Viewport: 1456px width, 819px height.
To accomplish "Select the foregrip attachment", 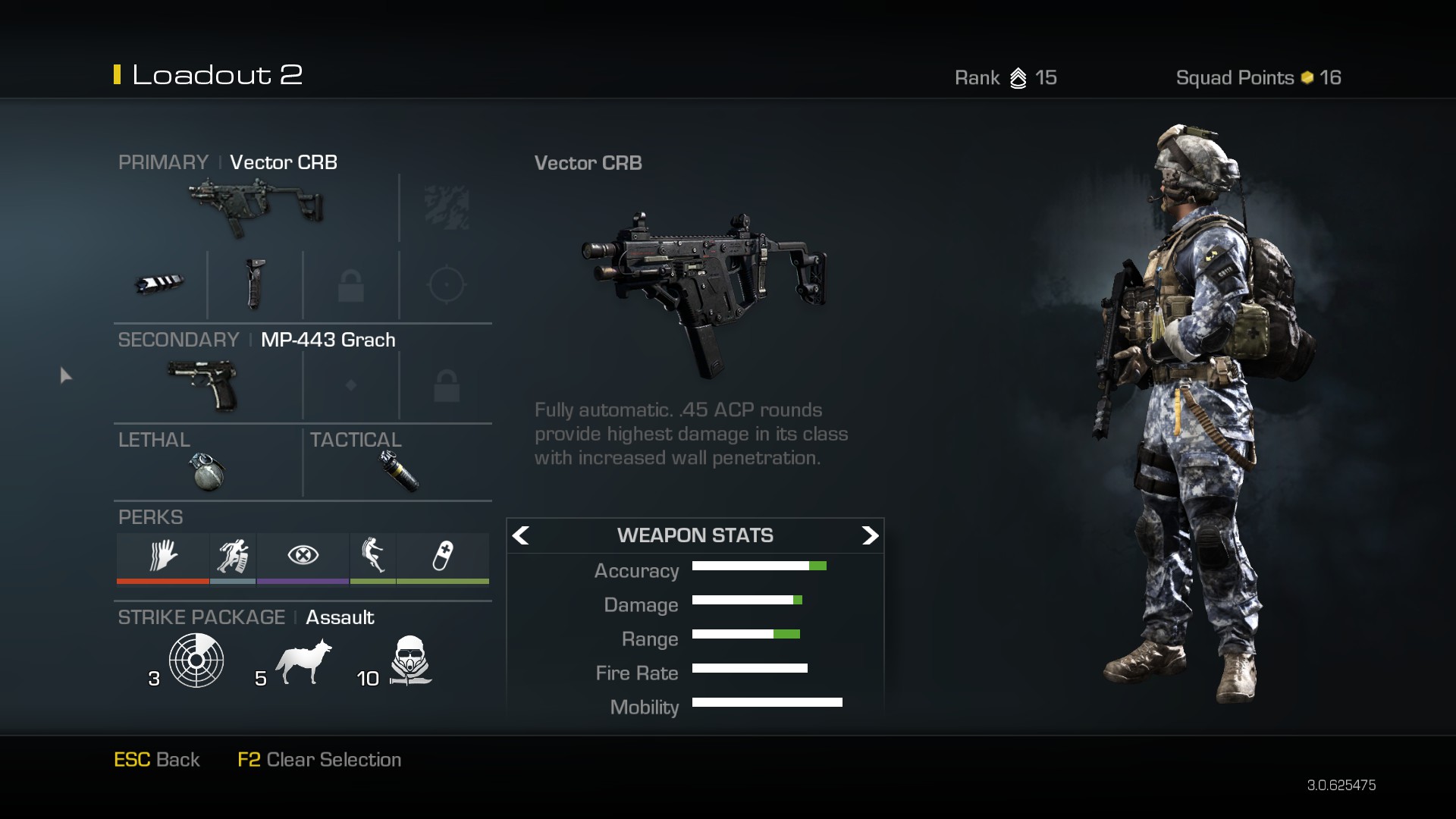I will pos(256,284).
